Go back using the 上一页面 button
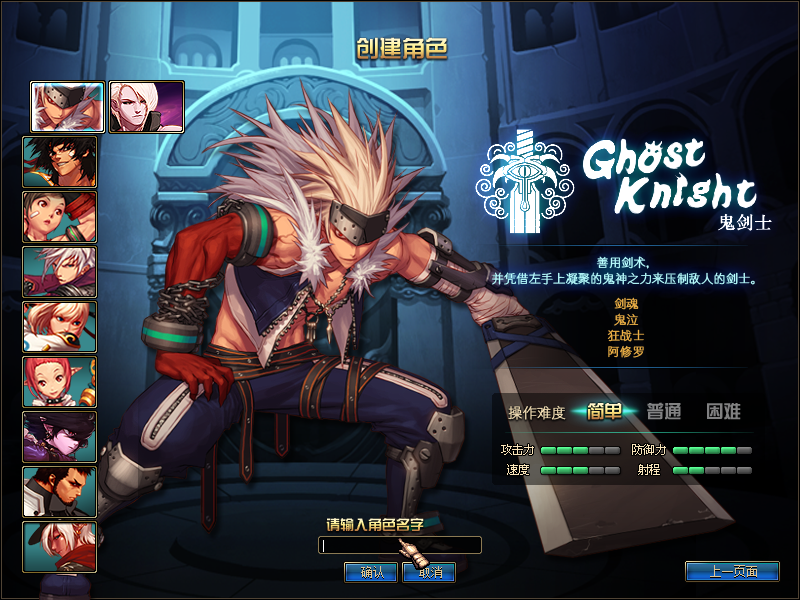800x600 pixels. 732,572
